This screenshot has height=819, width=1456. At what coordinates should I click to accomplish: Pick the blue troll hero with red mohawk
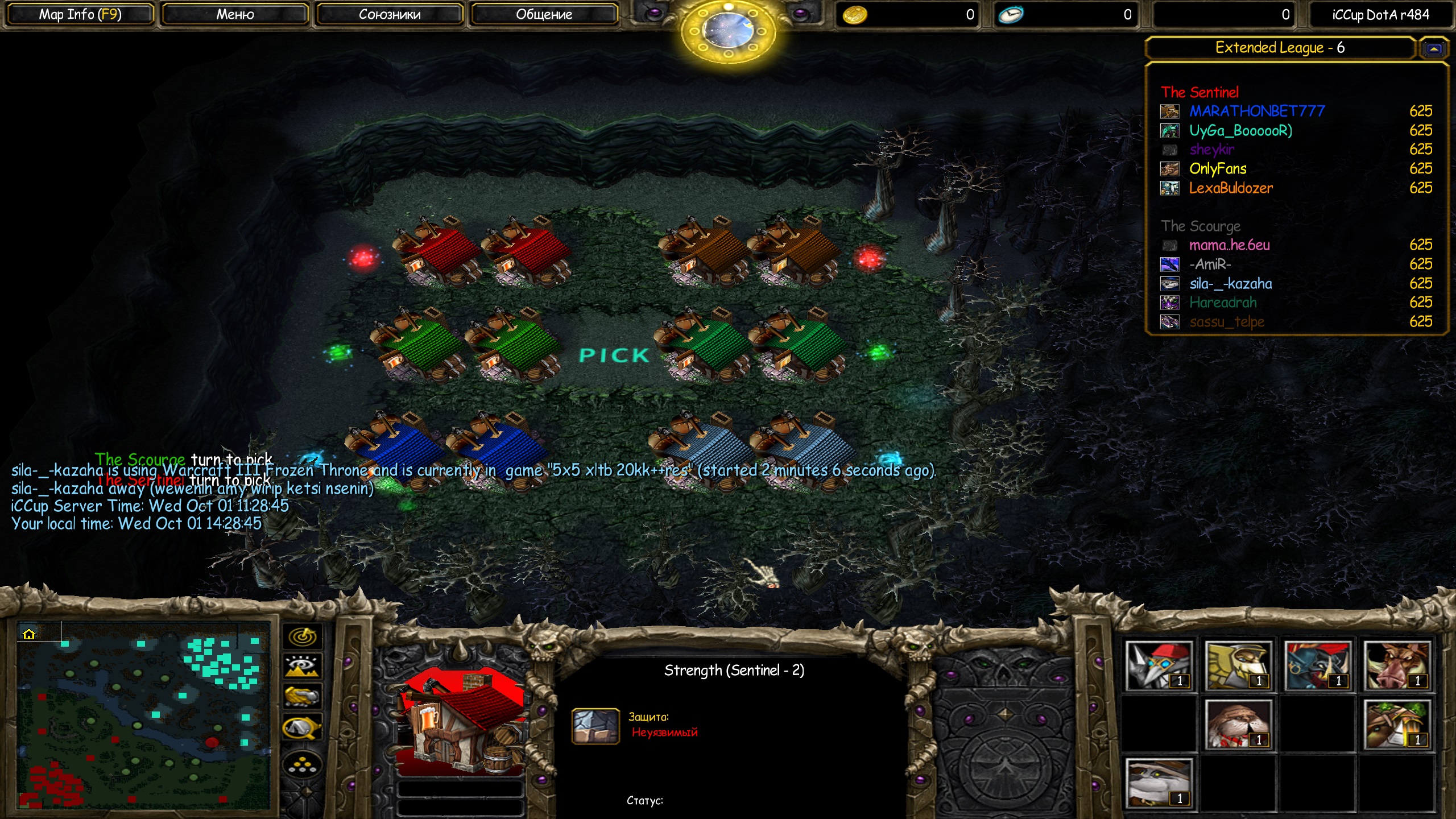pos(1318,665)
